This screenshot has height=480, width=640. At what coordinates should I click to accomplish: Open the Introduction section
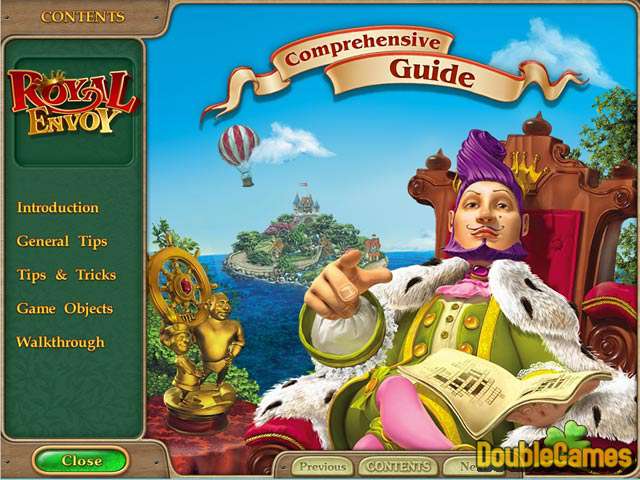[57, 208]
